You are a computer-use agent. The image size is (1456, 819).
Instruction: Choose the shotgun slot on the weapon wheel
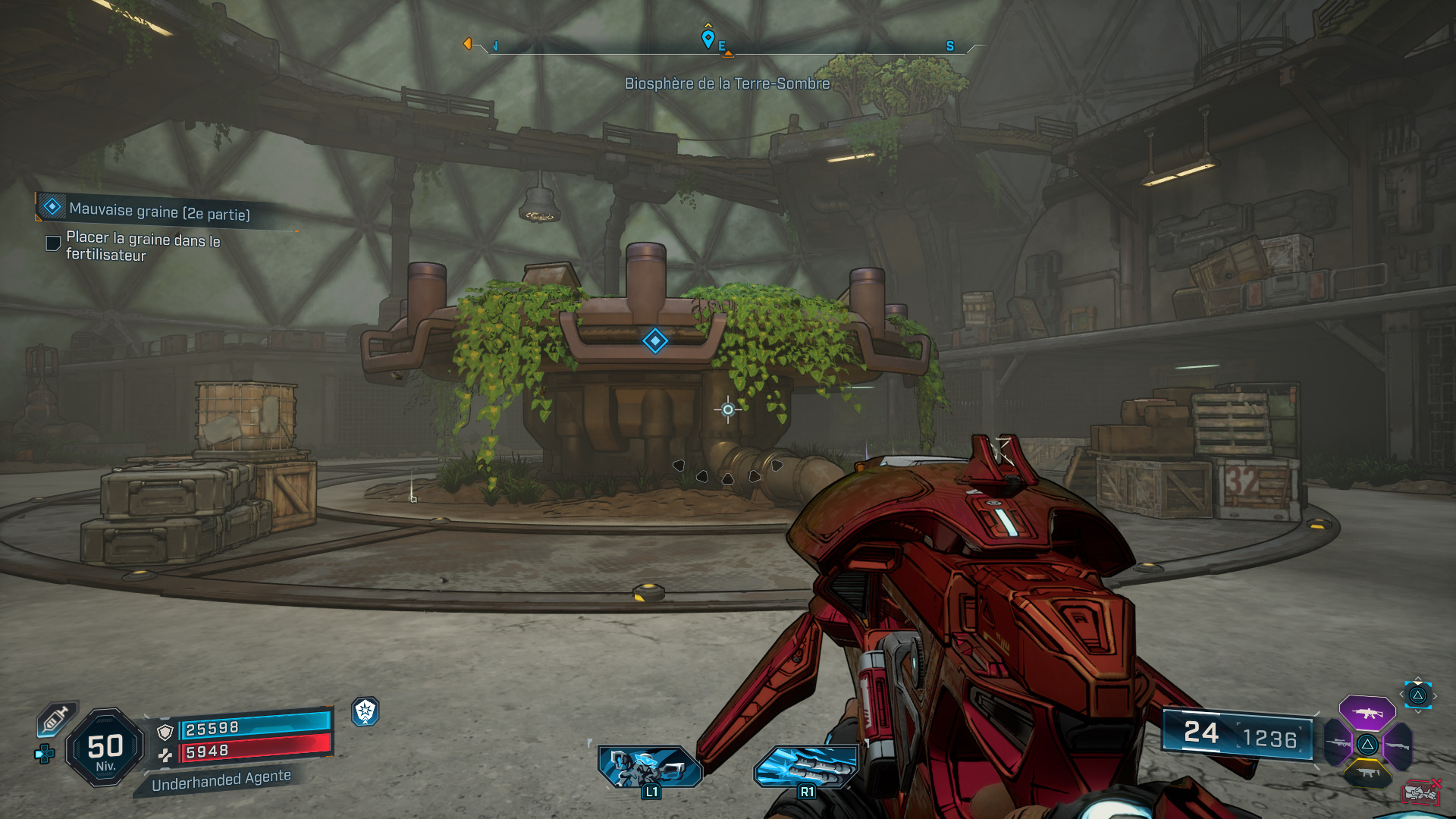[1396, 746]
